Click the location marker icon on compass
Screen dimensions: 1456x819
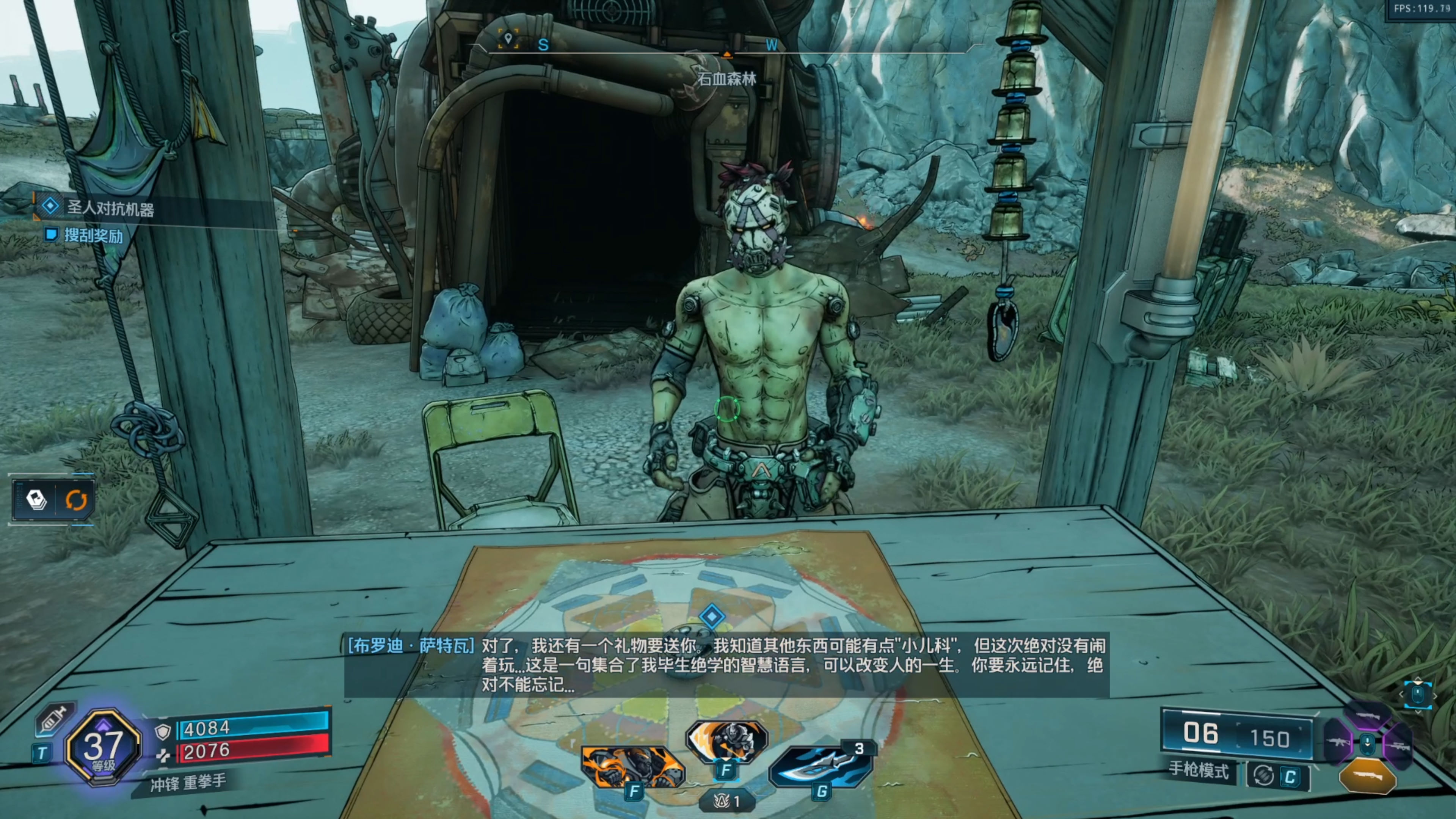coord(508,39)
